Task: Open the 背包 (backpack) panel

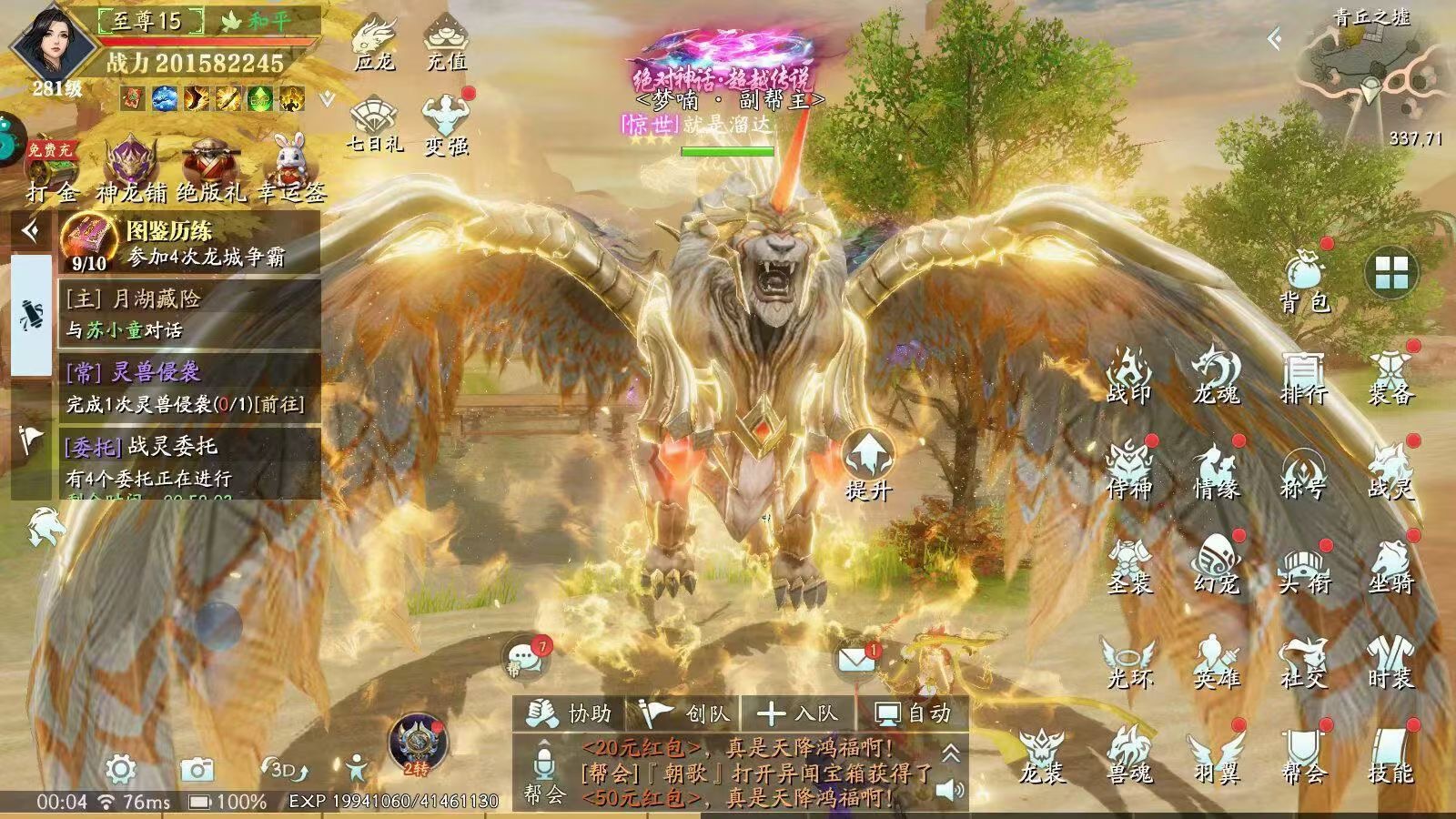Action: [x=1303, y=282]
